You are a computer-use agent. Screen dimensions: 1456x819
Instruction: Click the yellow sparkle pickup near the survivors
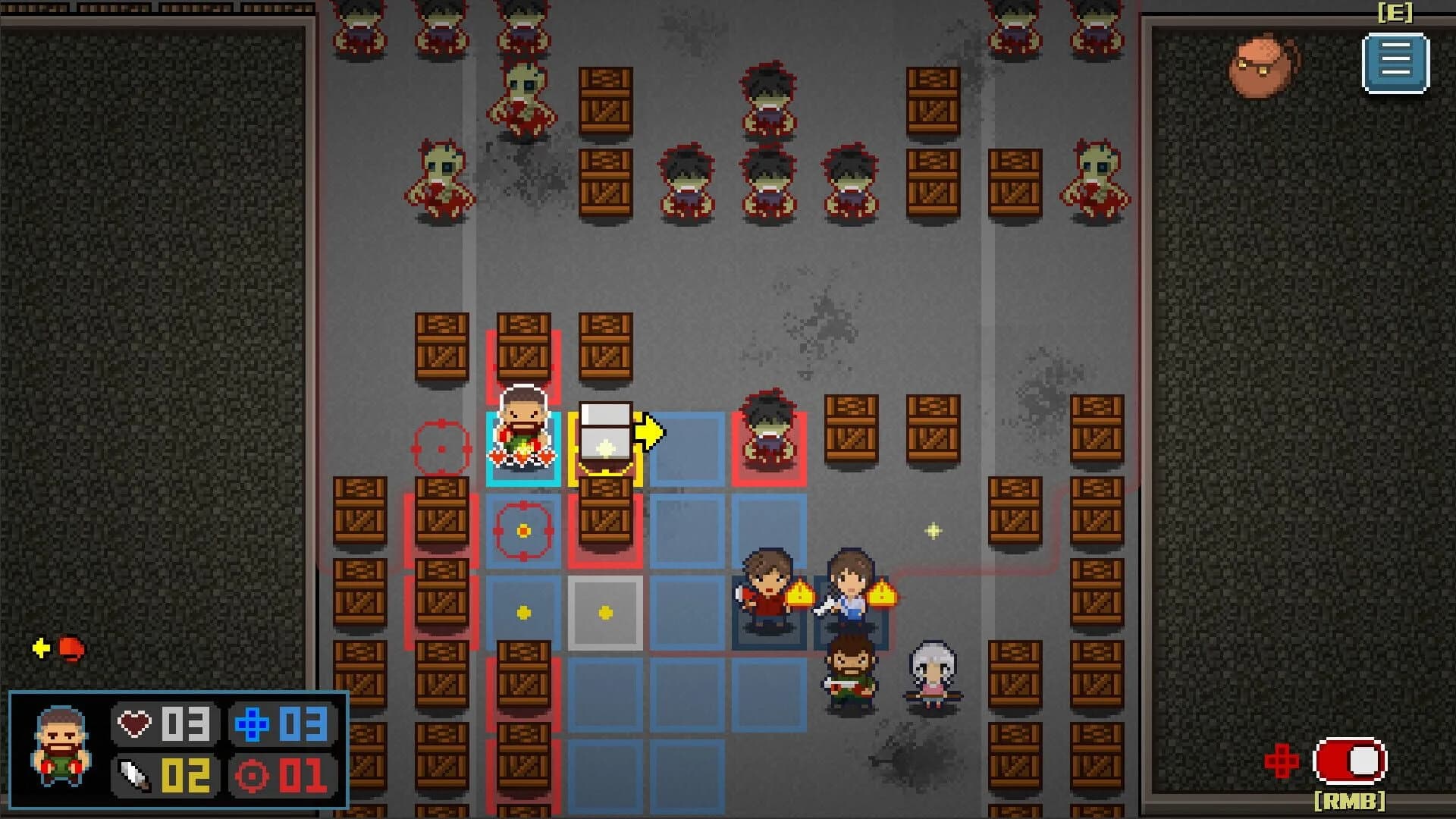931,532
